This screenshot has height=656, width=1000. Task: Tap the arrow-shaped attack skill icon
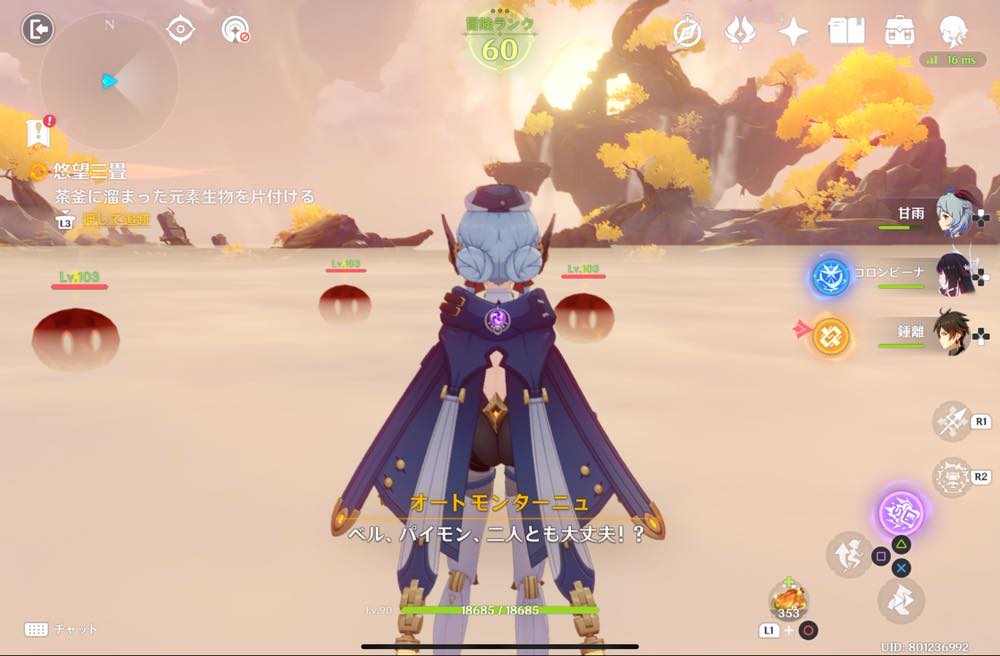(x=952, y=421)
